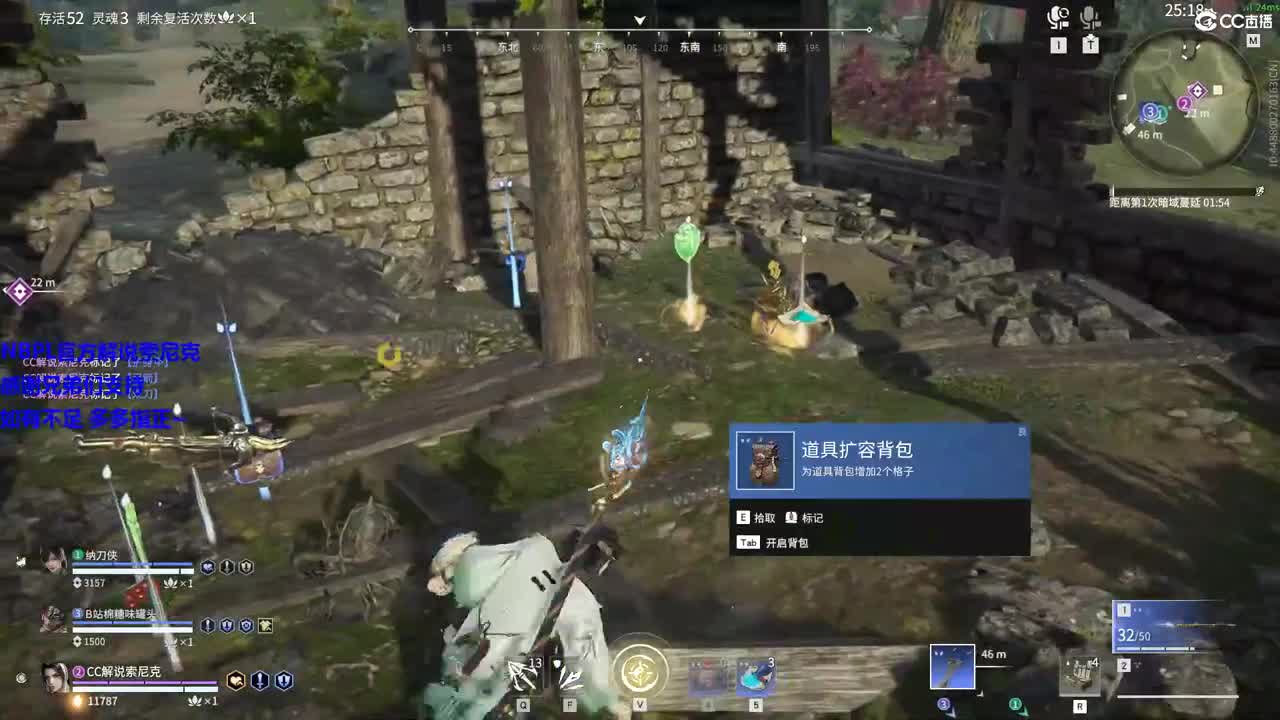Toggle the gold armor icon beside B站棉糖味罐头
The image size is (1280, 720).
tap(265, 626)
